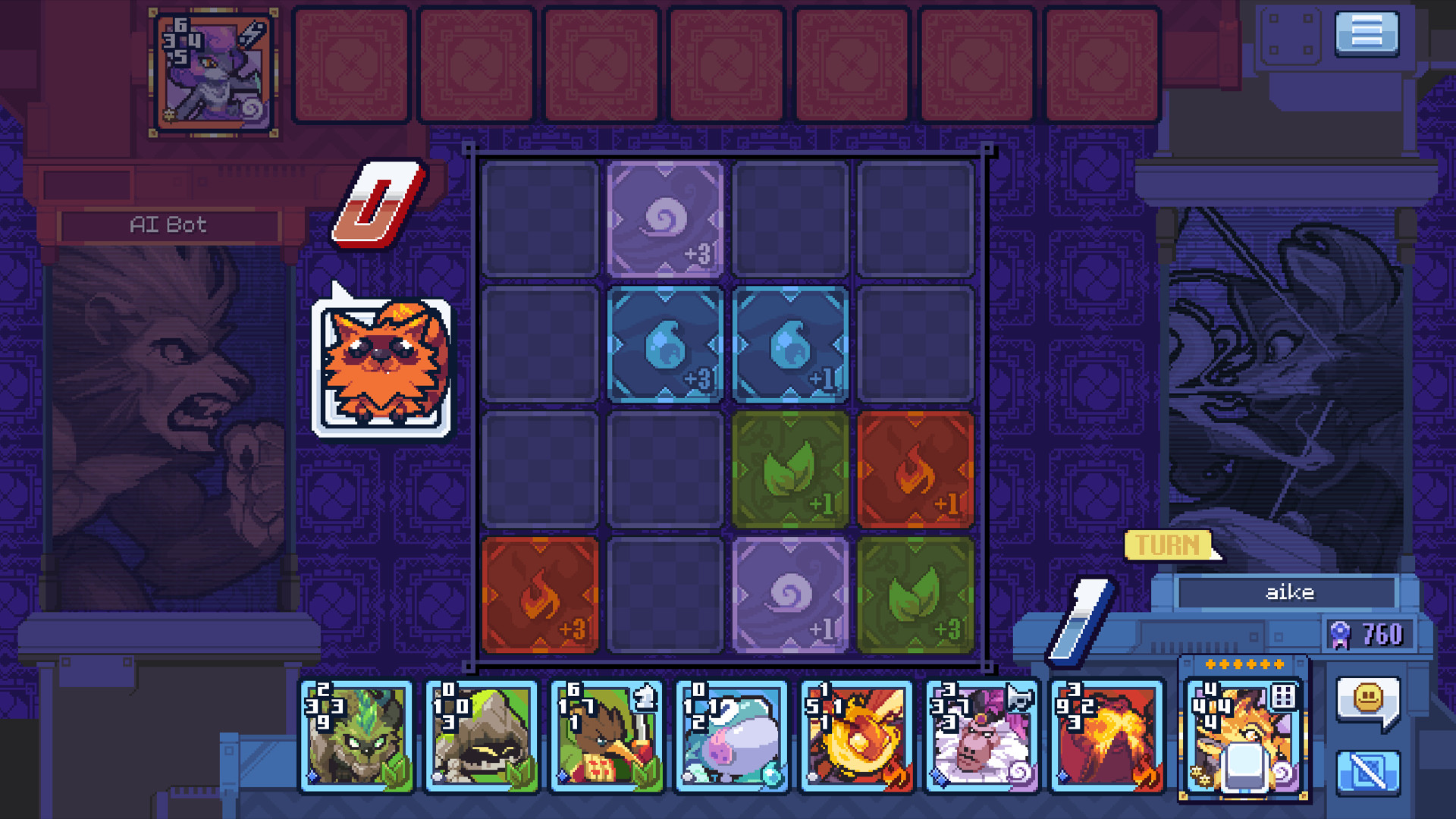Click the purple wind +3 swirl tile

coord(664,218)
